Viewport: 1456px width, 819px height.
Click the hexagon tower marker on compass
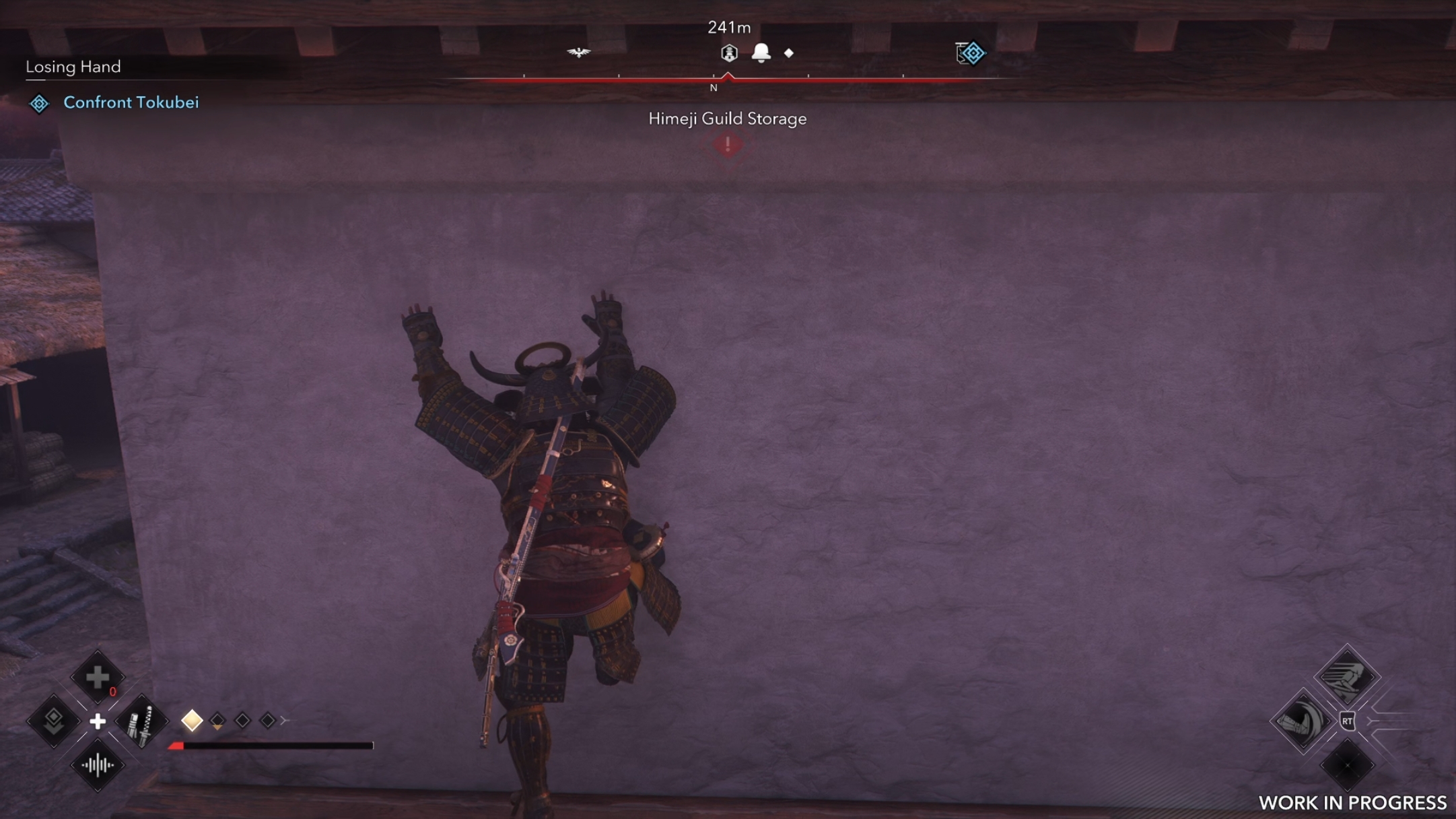tap(729, 53)
